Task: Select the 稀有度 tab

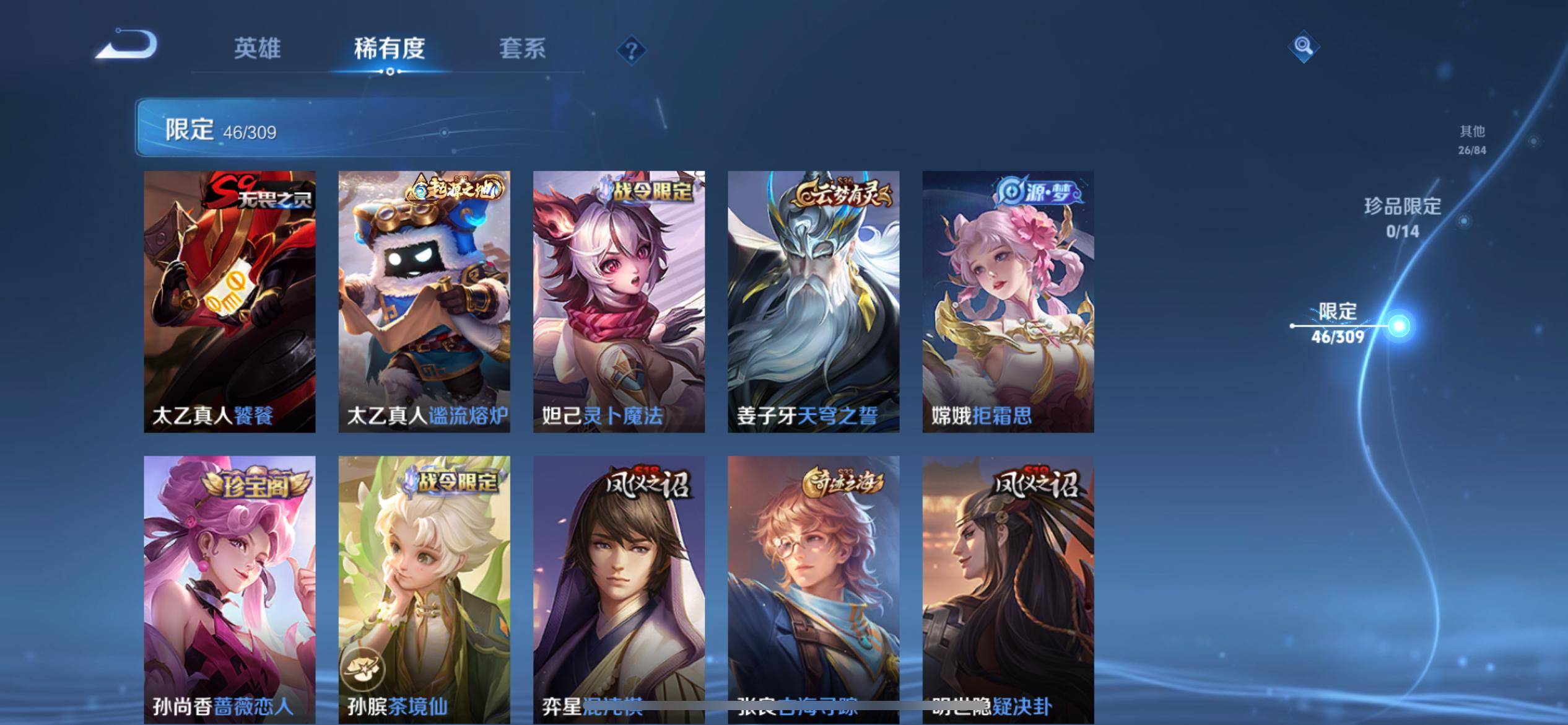Action: tap(390, 48)
